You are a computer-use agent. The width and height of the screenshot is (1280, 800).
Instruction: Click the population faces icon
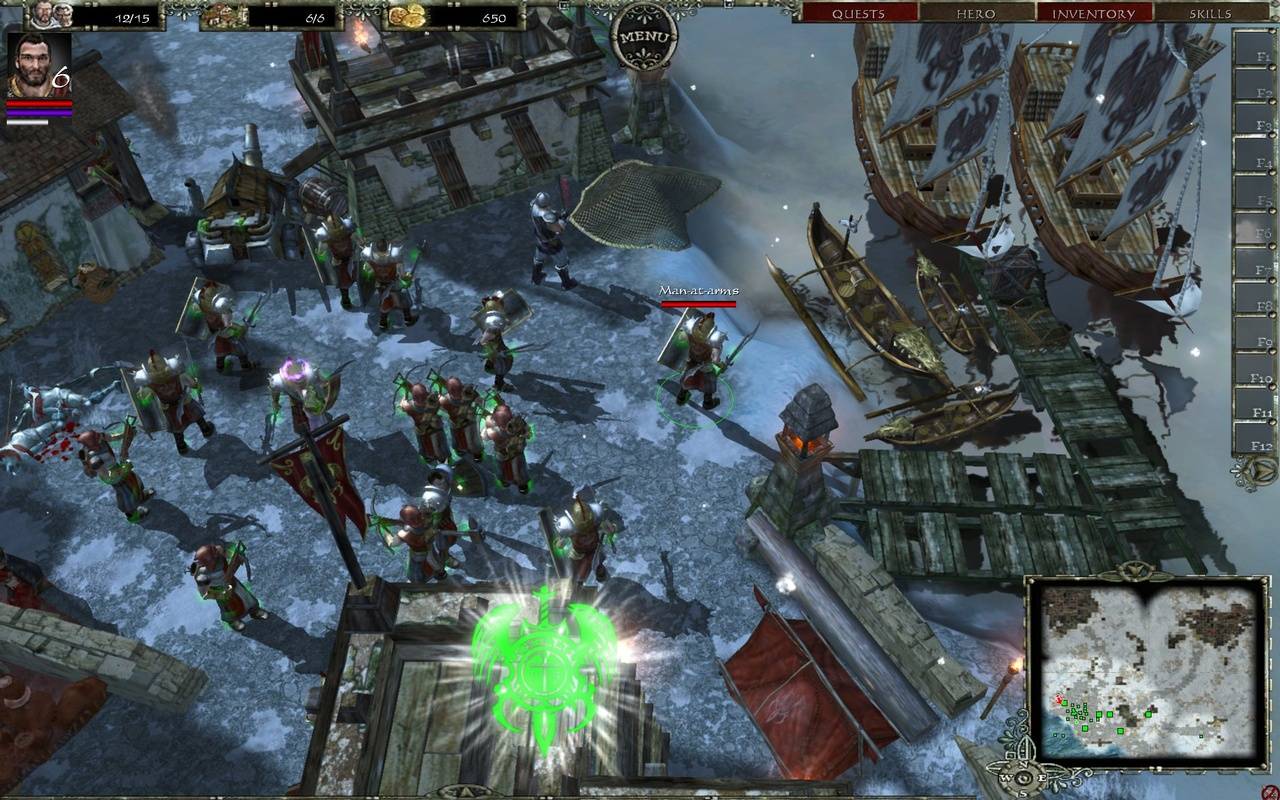51,14
